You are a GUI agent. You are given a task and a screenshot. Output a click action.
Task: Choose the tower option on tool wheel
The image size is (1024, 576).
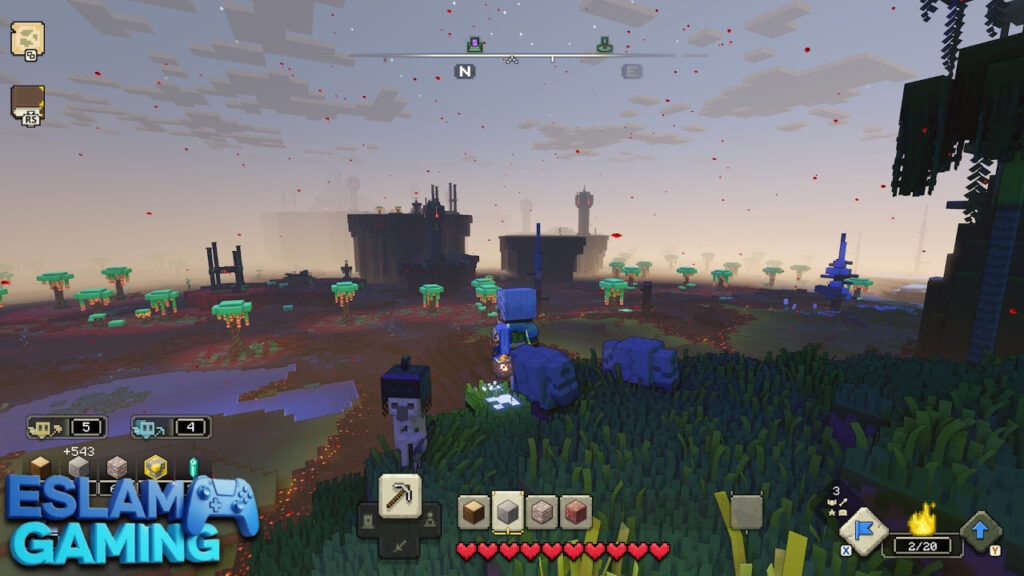(x=368, y=518)
